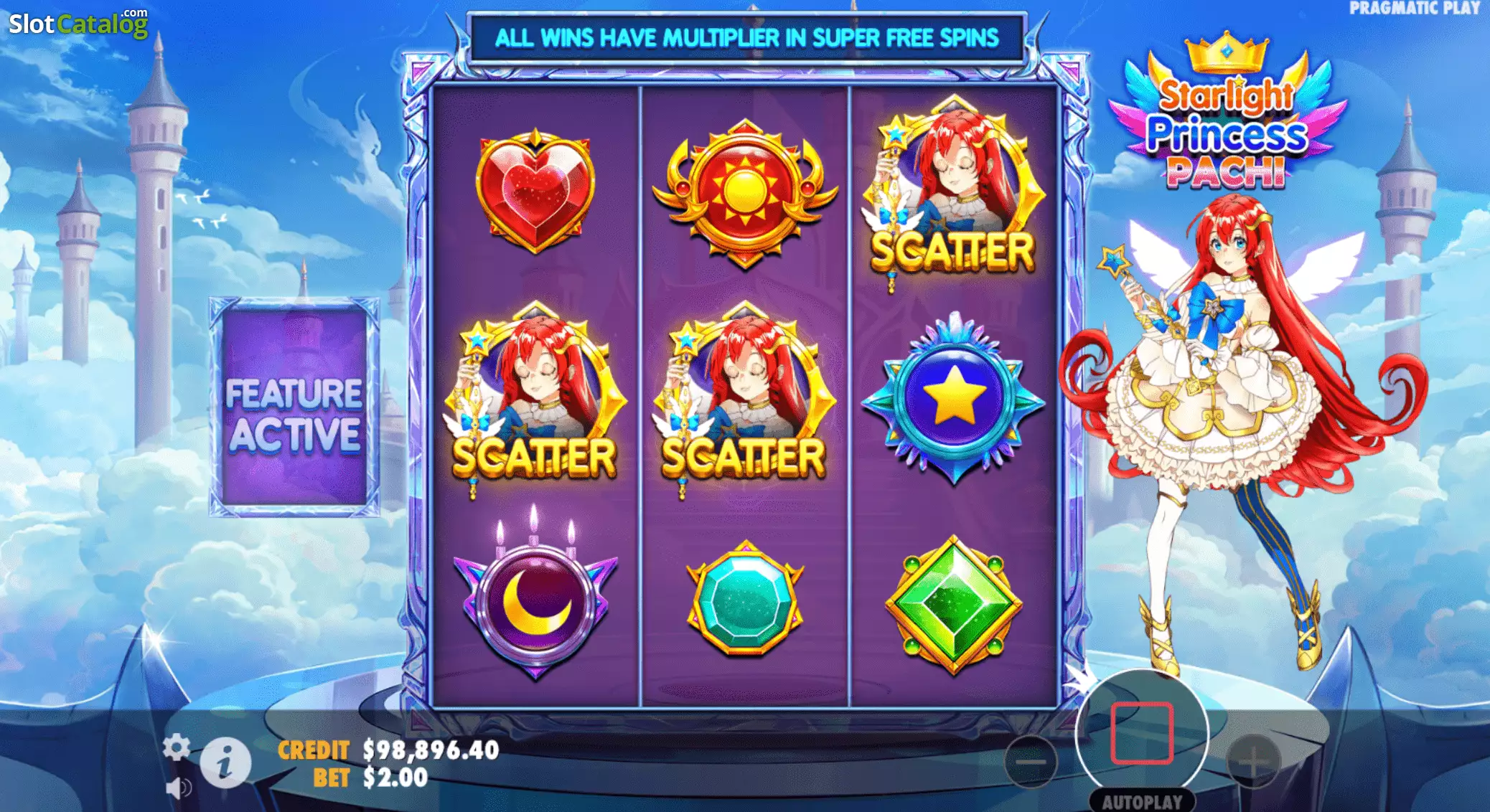Open the Autoplay options
Viewport: 1490px width, 812px height.
click(x=1141, y=801)
